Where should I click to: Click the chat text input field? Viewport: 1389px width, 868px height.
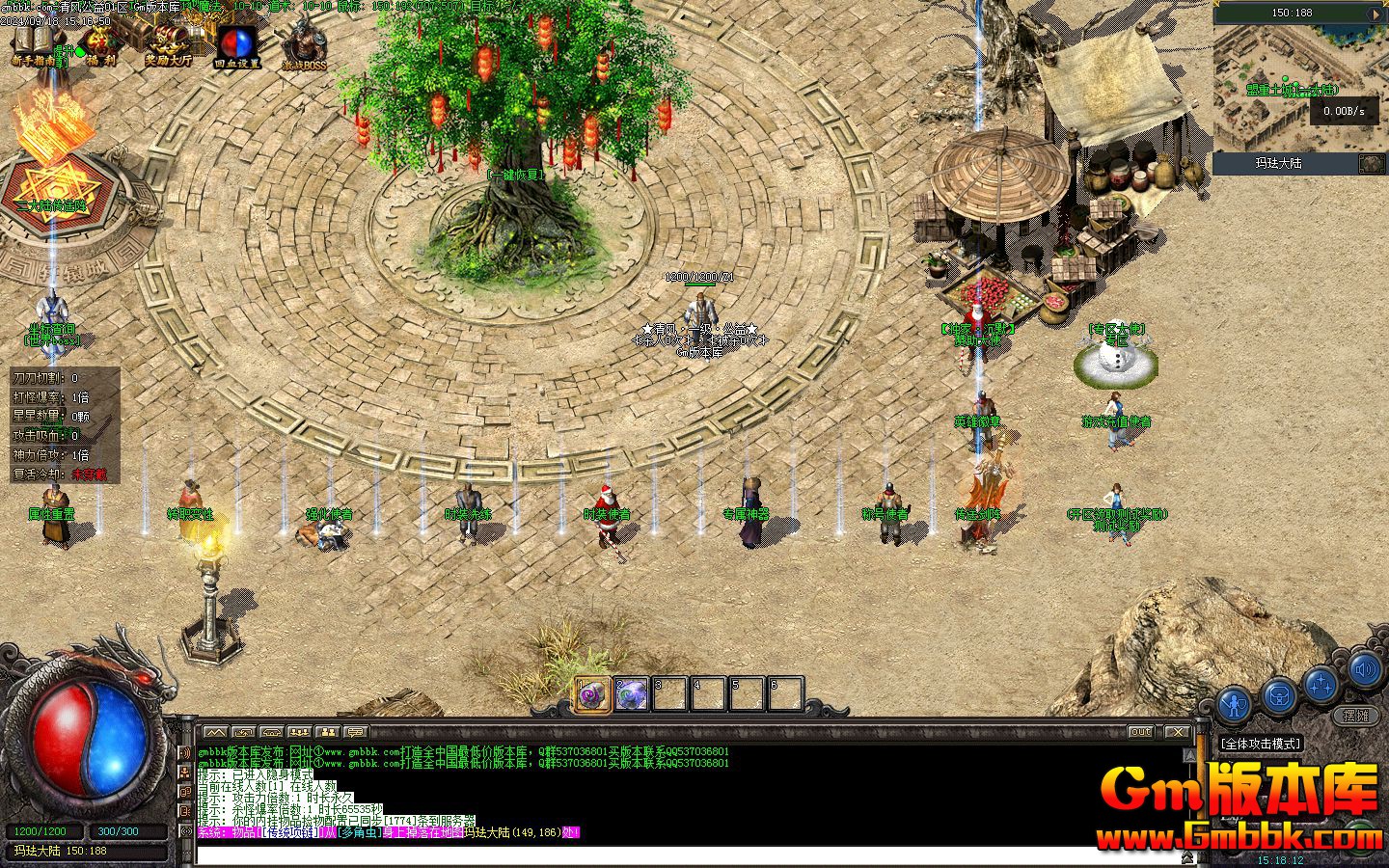(675, 854)
